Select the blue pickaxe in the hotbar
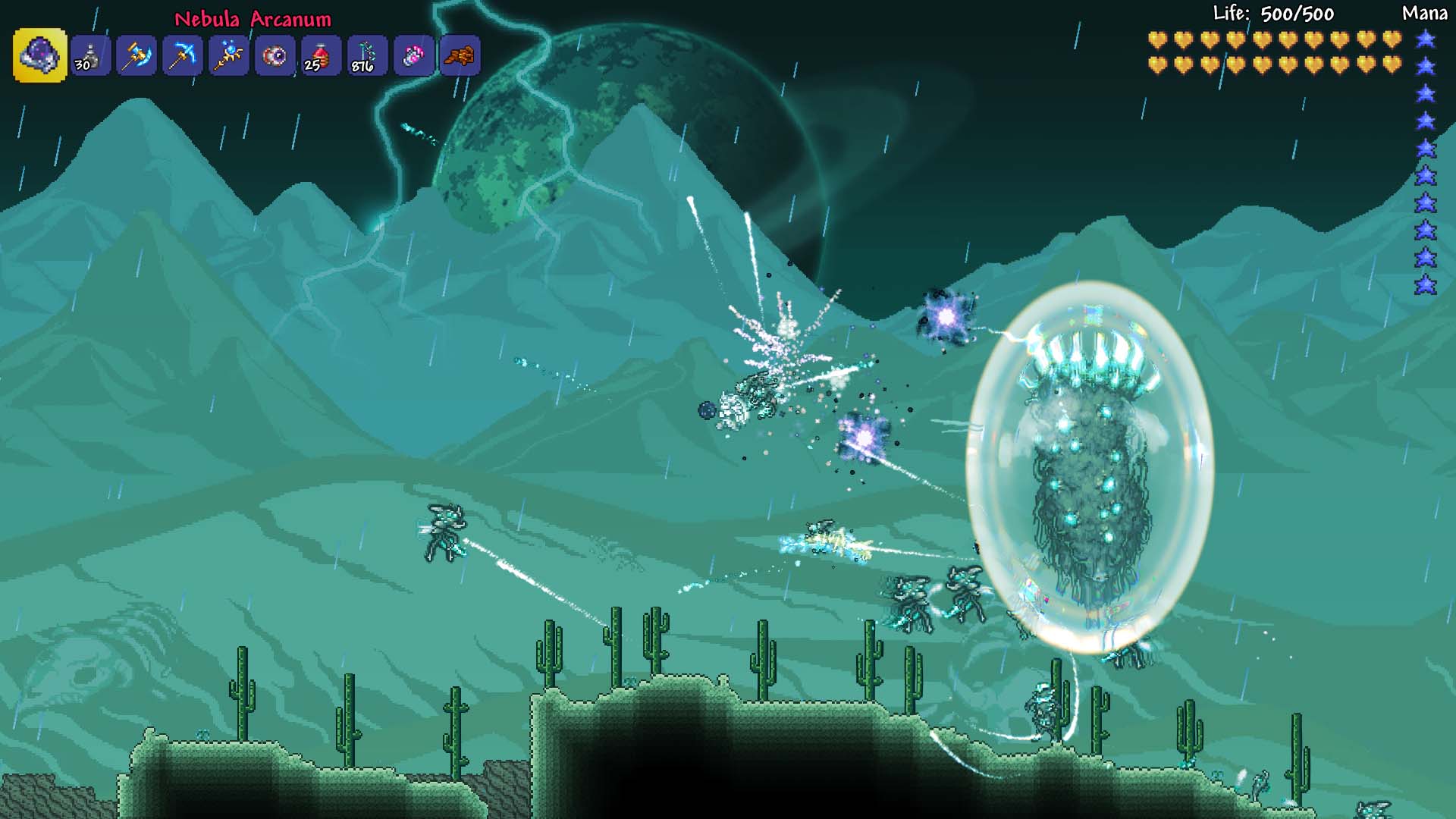The image size is (1456, 819). point(180,55)
